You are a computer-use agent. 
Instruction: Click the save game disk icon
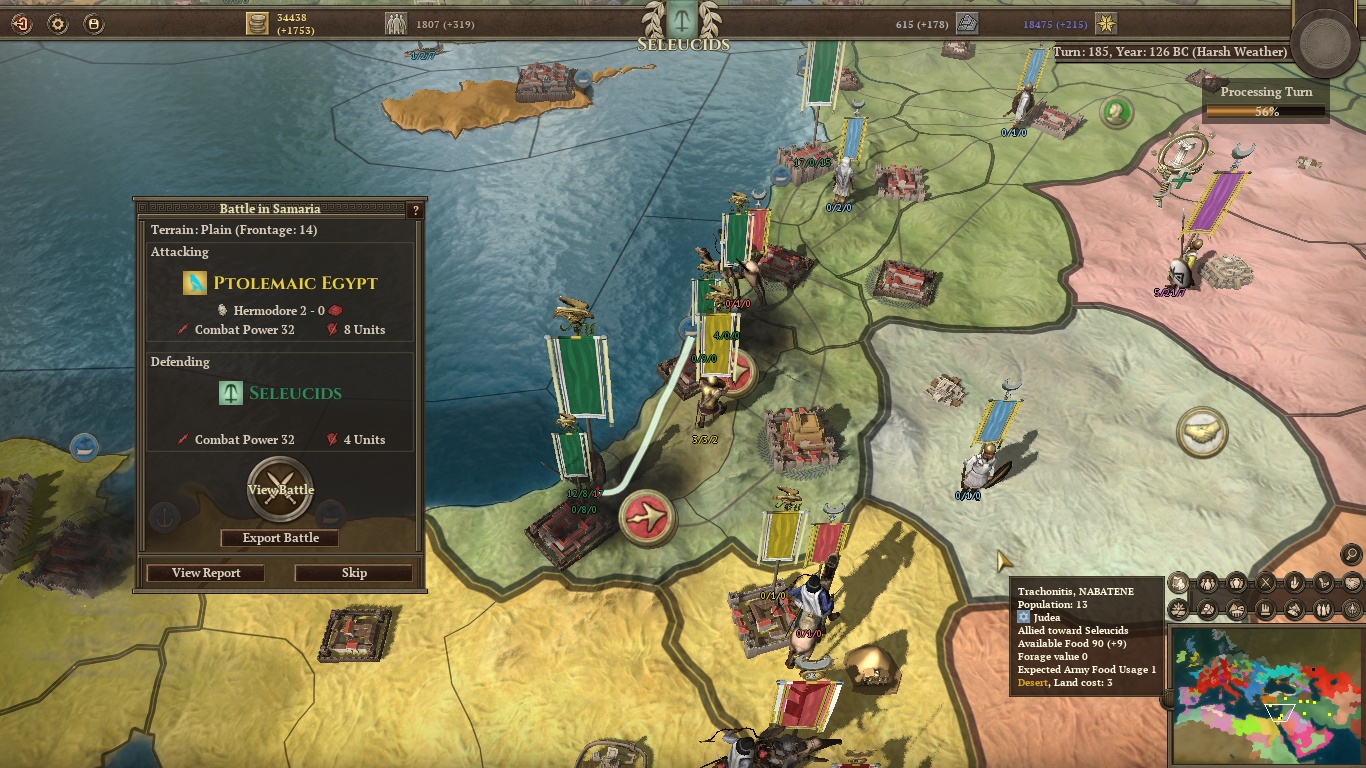click(x=93, y=24)
